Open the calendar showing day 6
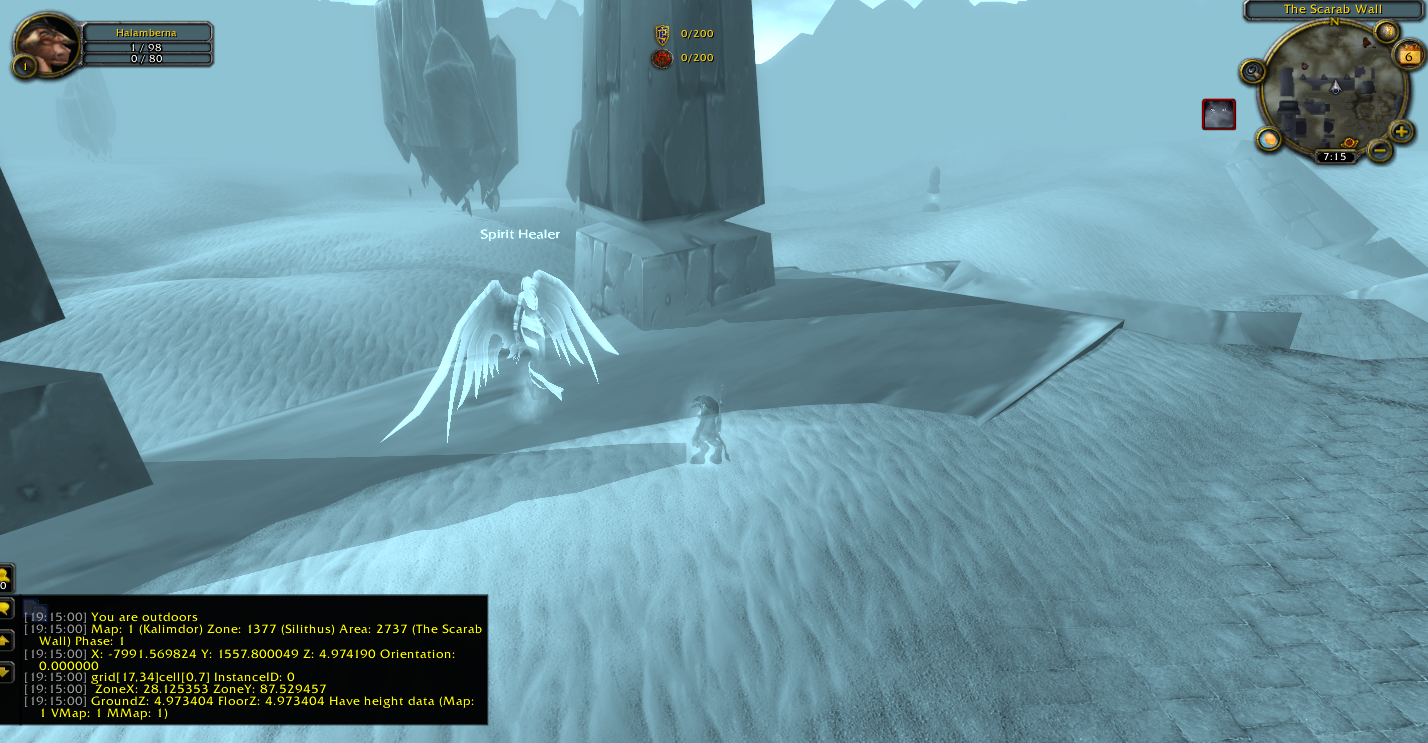Viewport: 1428px width, 743px height. click(x=1409, y=56)
